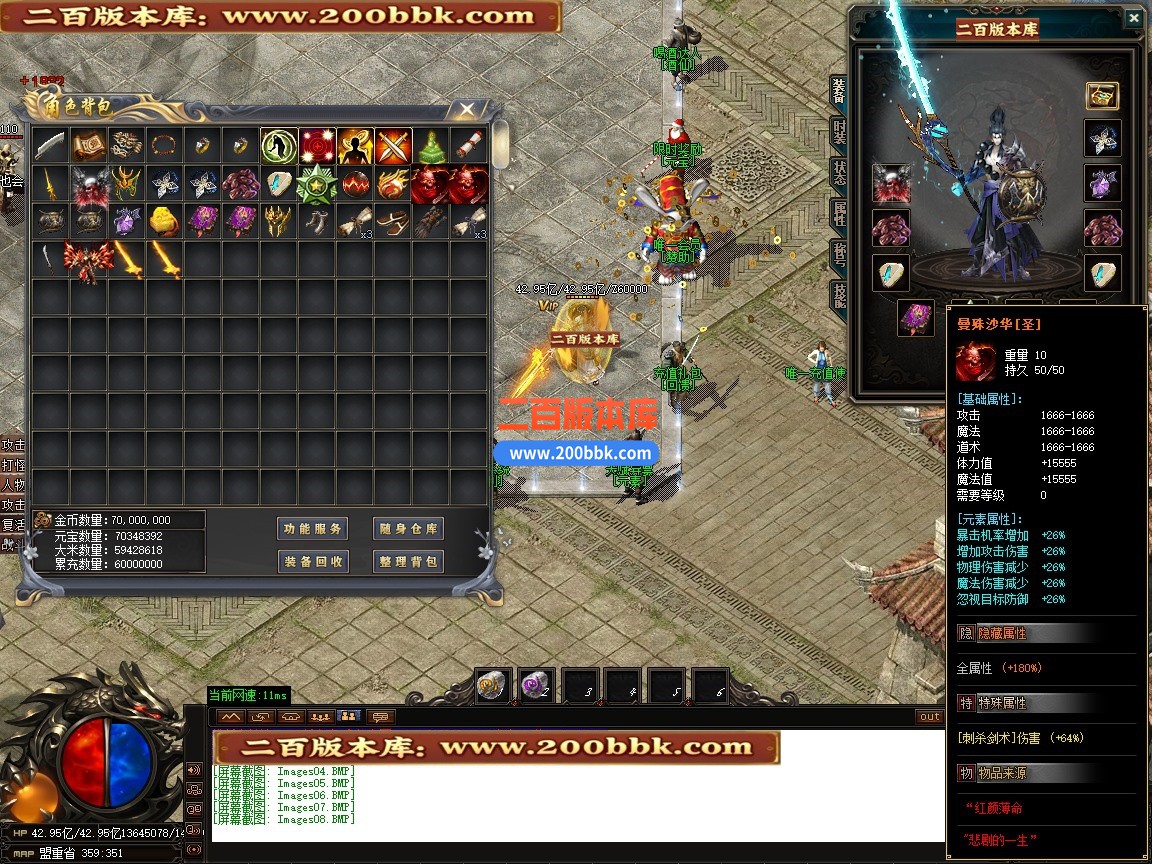Open the 功能服务 function services

pyautogui.click(x=312, y=529)
